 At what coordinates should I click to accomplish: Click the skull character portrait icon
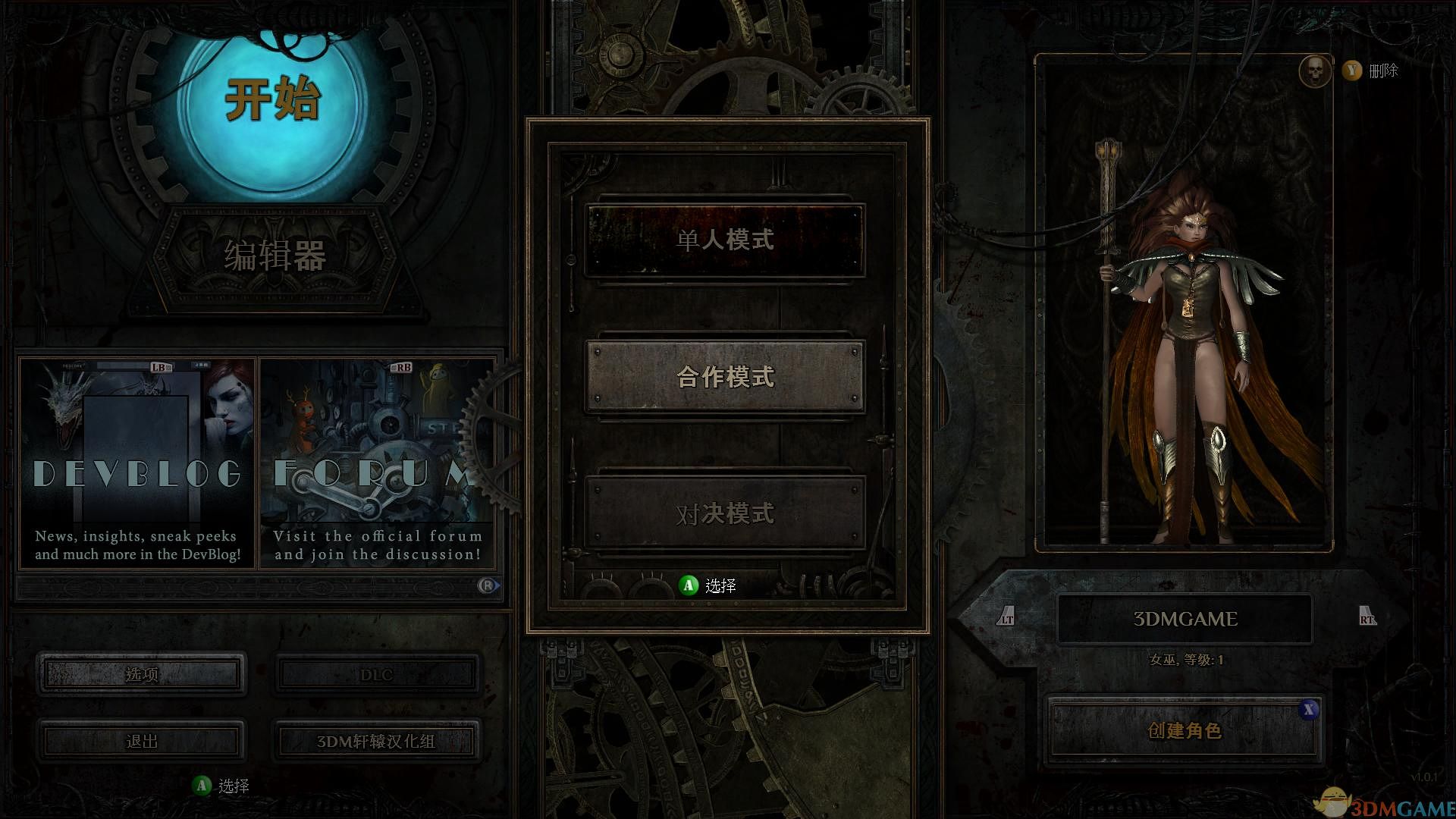(1316, 71)
